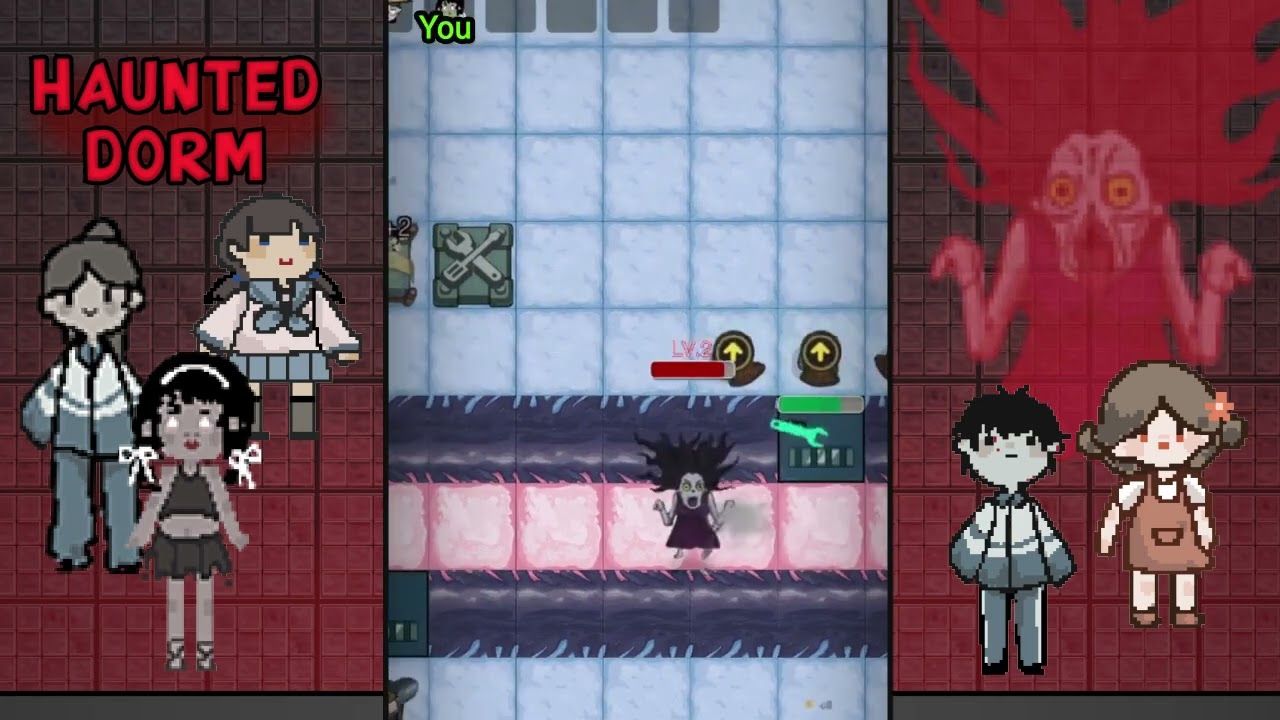Tap the small coin icon near bottom right
Viewport: 1280px width, 720px height.
(x=810, y=704)
